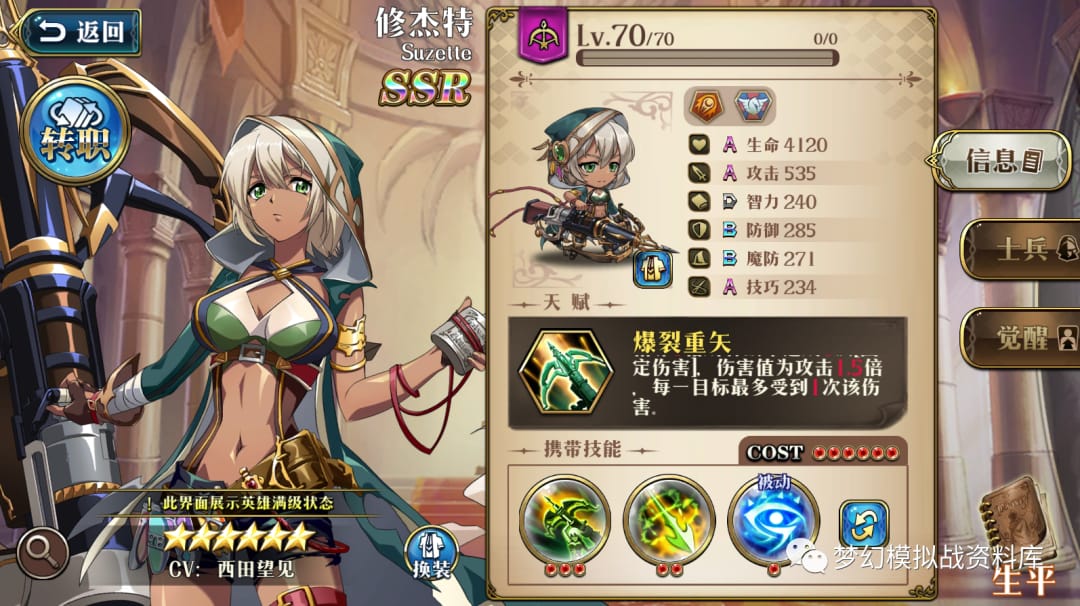Inspect the silver shield trait badge
The height and width of the screenshot is (606, 1080).
pos(754,105)
